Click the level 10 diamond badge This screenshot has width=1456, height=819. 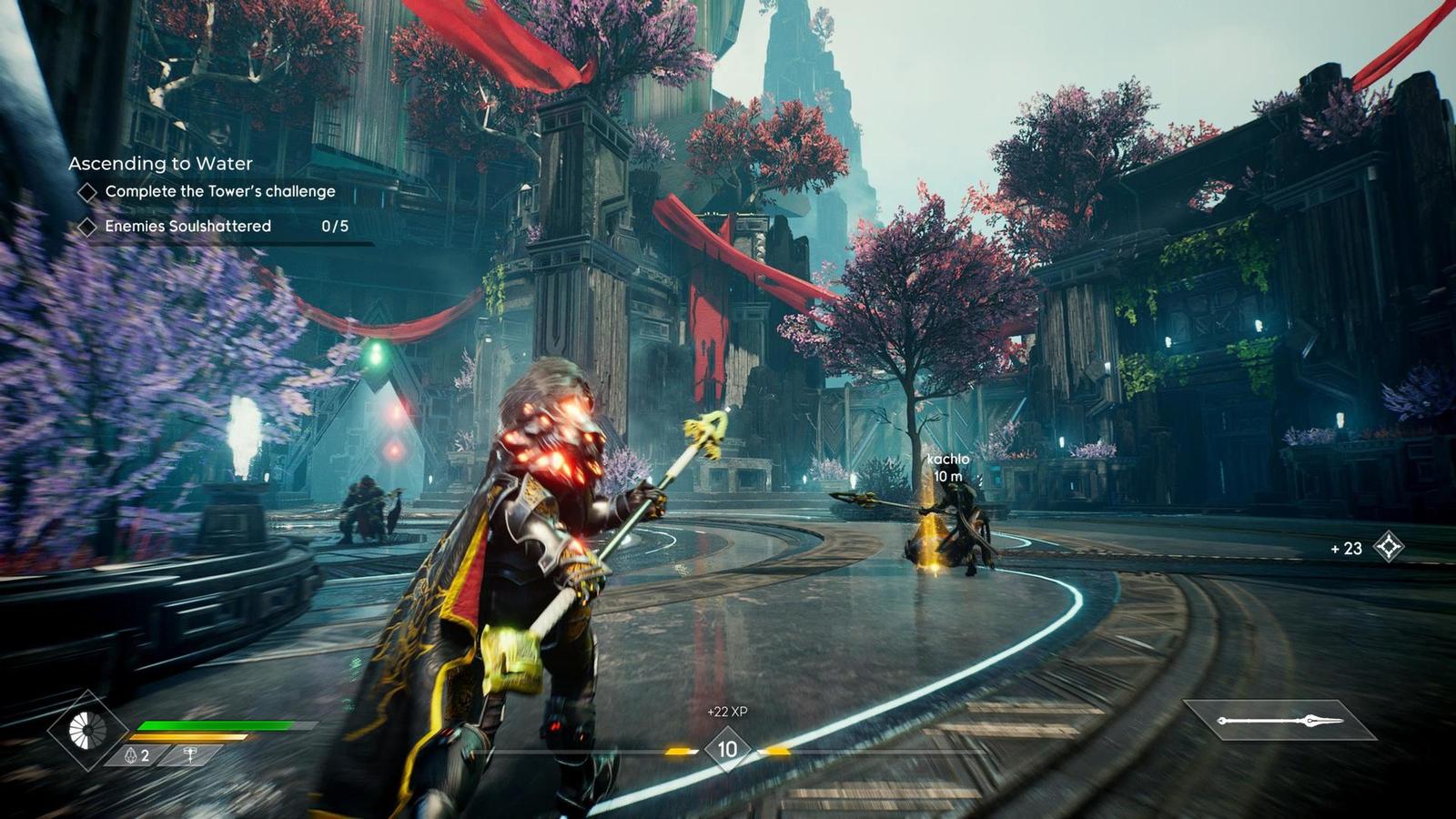tap(727, 750)
